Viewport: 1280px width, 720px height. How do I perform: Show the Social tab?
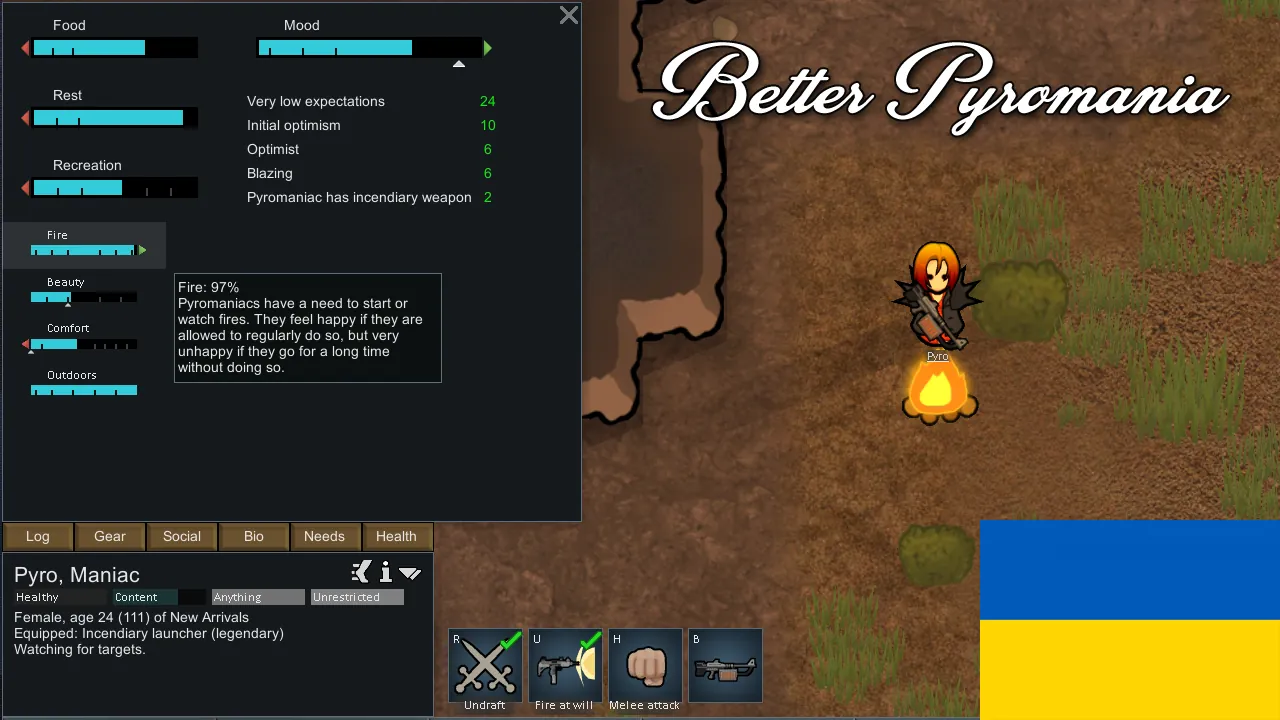coord(182,536)
